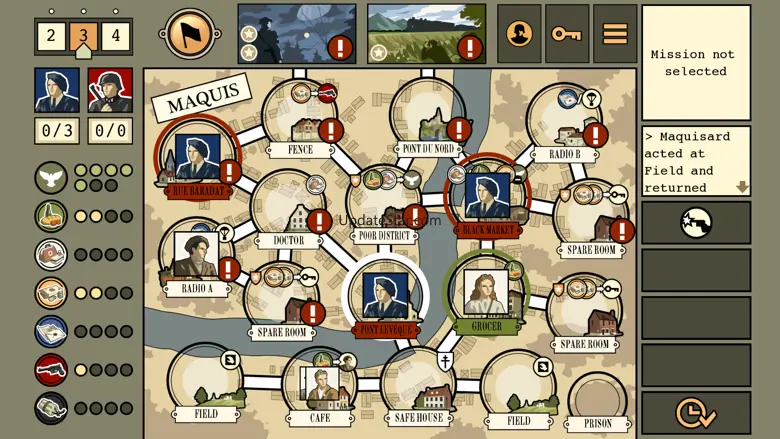The height and width of the screenshot is (439, 780).
Task: Open the night battlefield mission card
Action: click(296, 34)
